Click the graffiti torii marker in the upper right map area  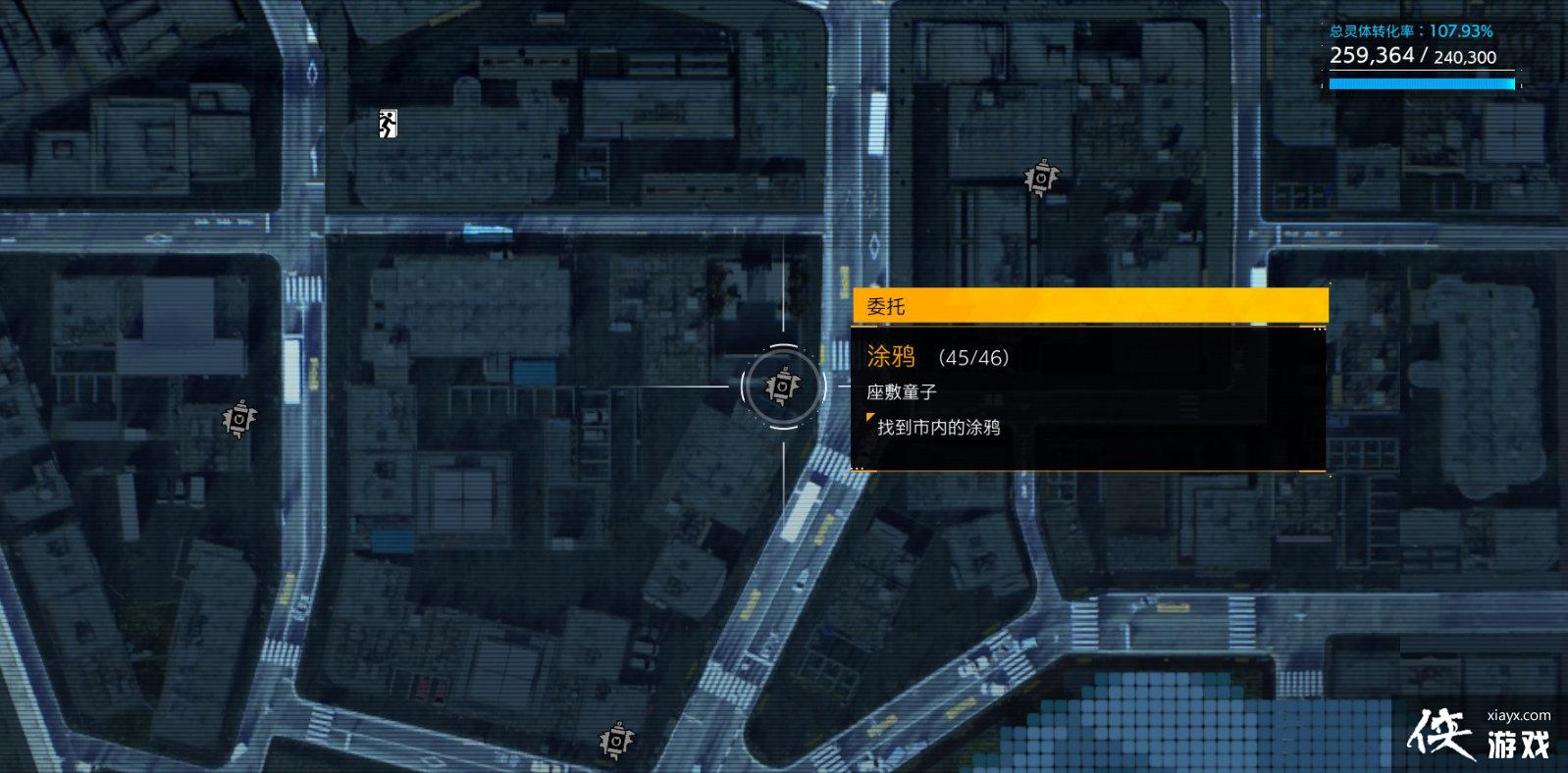[x=1039, y=180]
